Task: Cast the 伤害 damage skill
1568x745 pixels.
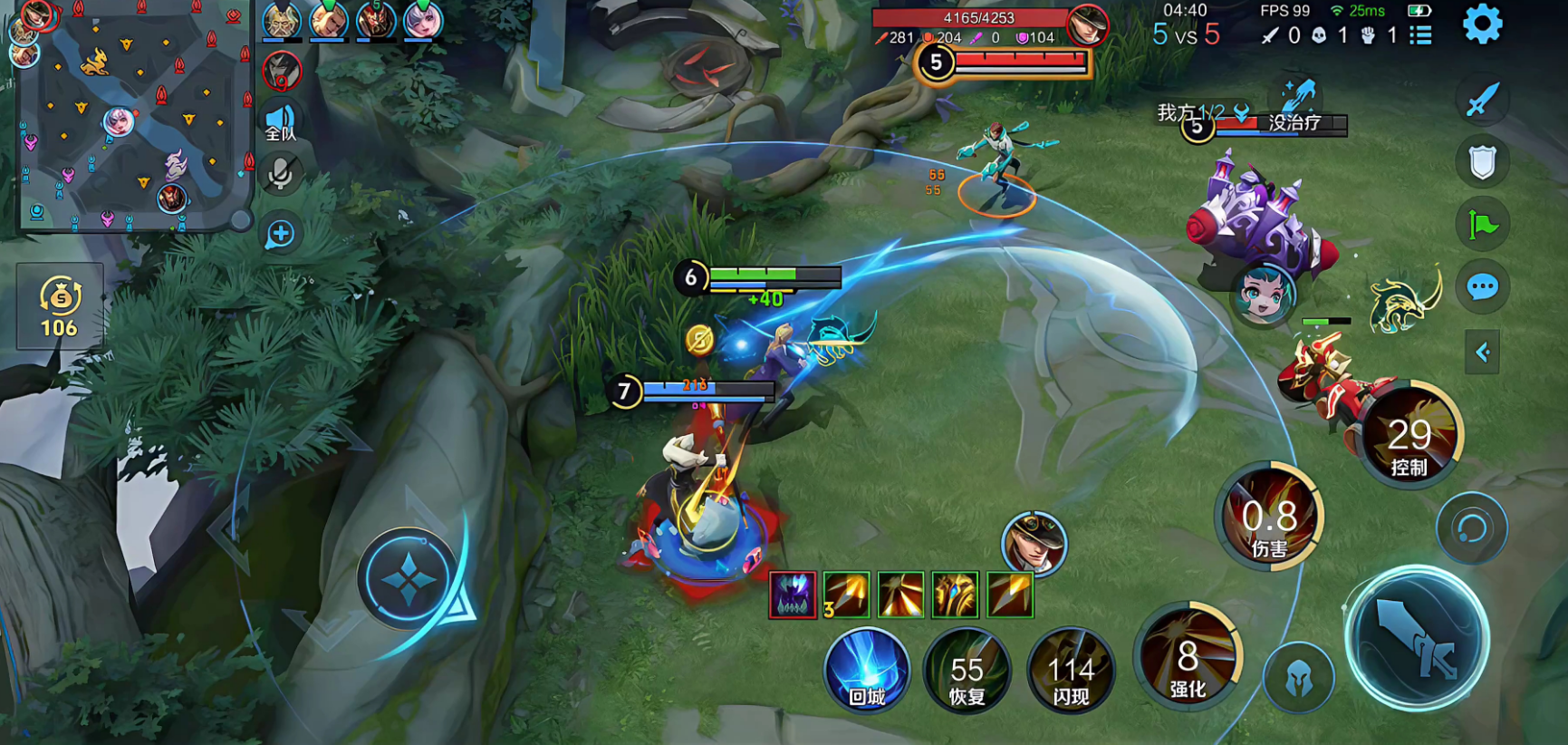Action: pos(1269,519)
